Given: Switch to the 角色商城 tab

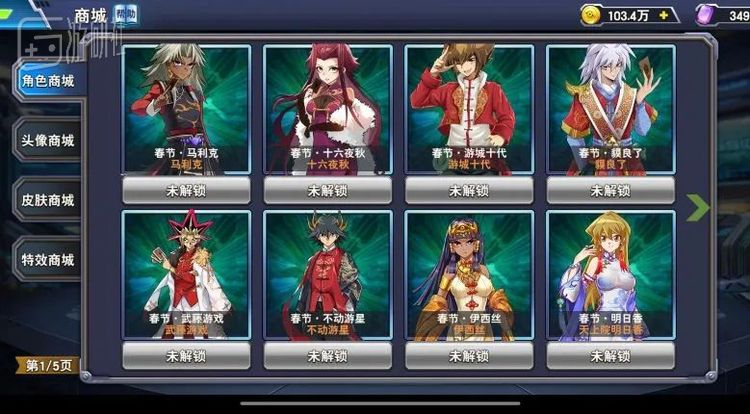Looking at the screenshot, I should tap(48, 81).
